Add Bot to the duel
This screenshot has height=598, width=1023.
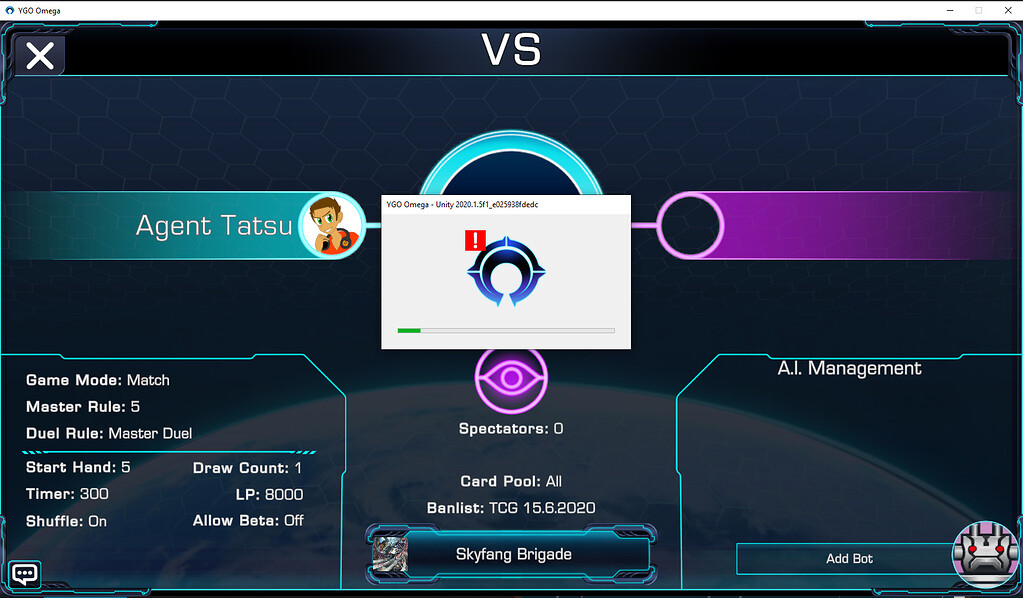tap(849, 559)
